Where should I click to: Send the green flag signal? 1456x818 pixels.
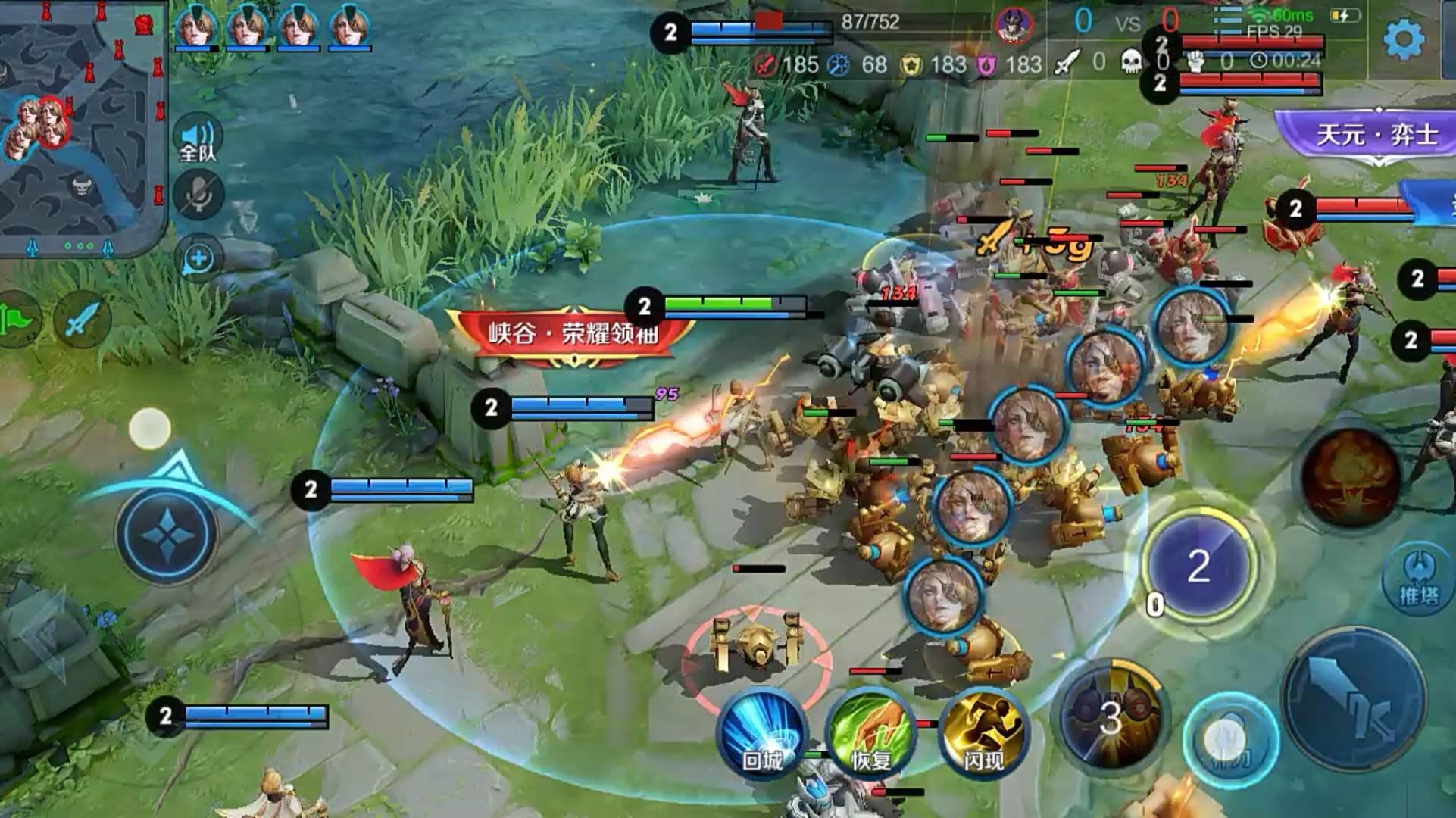point(20,320)
